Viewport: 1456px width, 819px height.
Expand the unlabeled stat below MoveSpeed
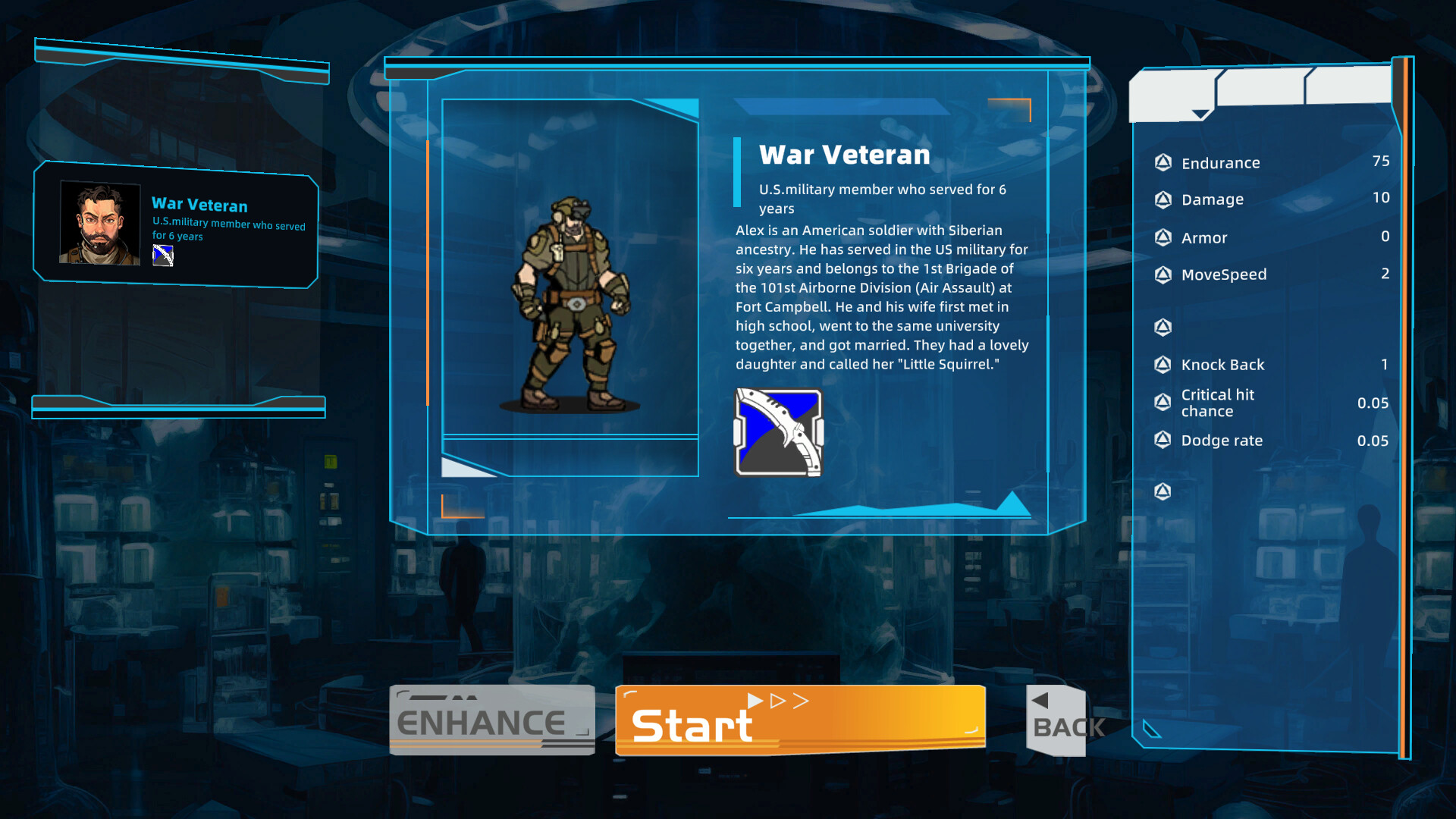point(1163,326)
